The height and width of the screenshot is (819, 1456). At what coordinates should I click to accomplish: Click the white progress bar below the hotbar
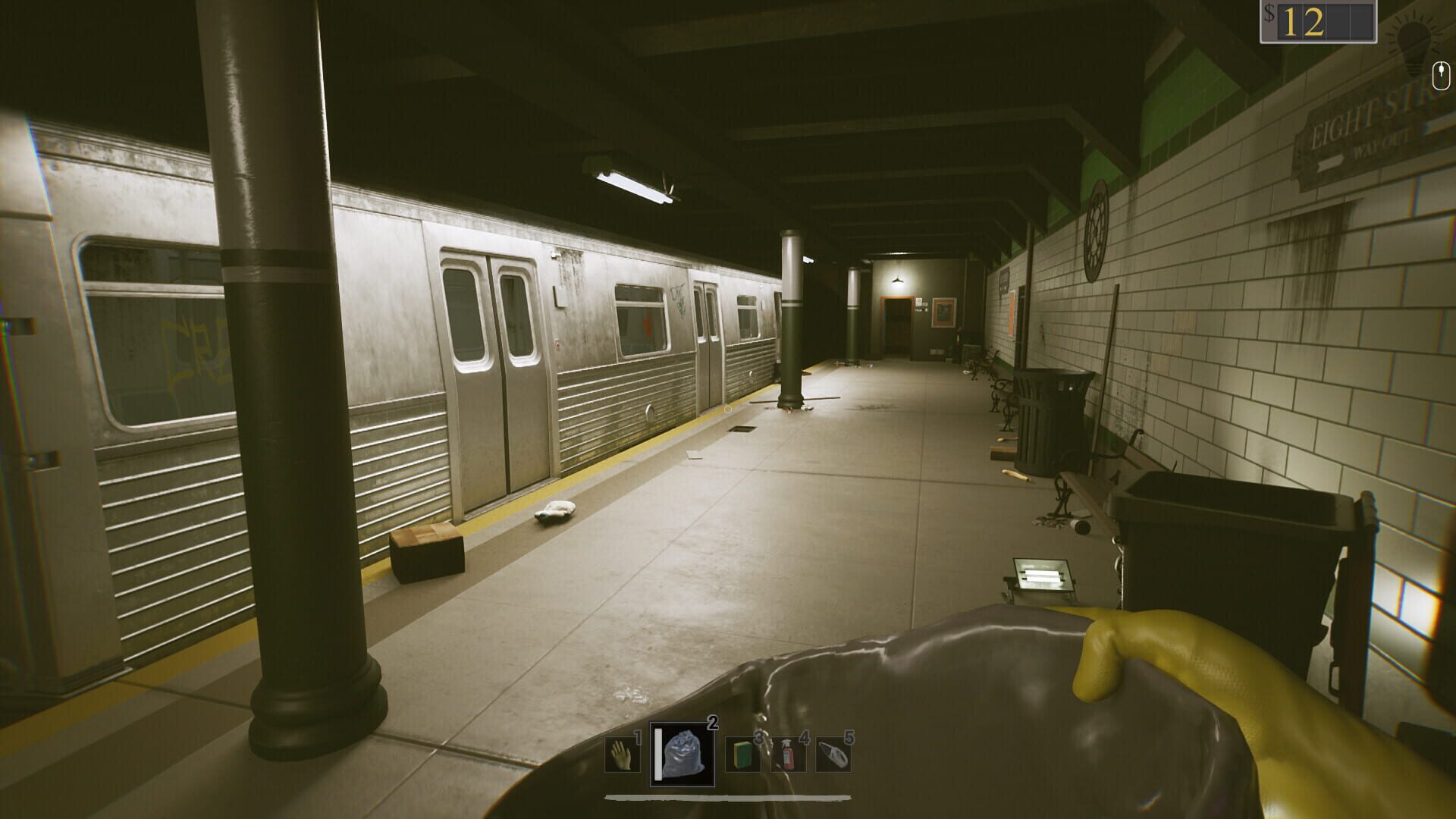click(x=728, y=798)
